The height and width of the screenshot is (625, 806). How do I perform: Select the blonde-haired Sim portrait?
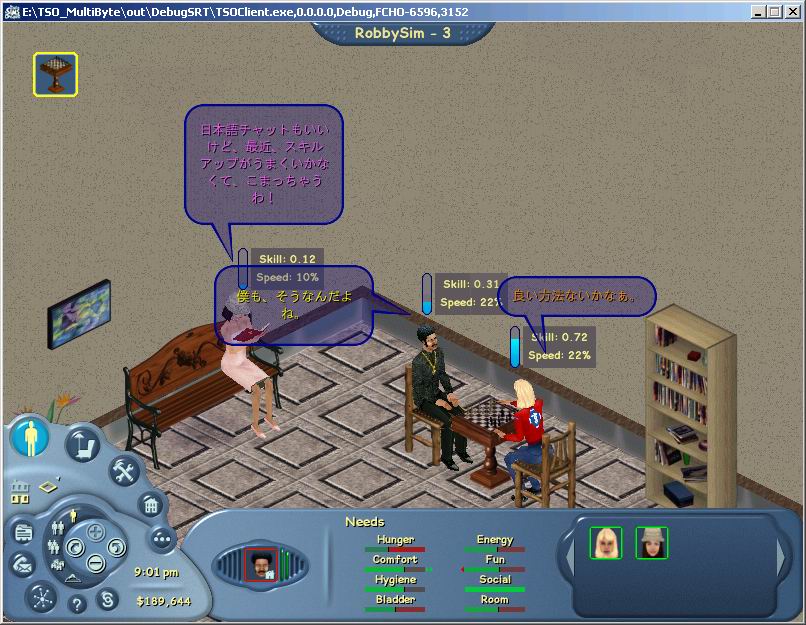coord(606,543)
